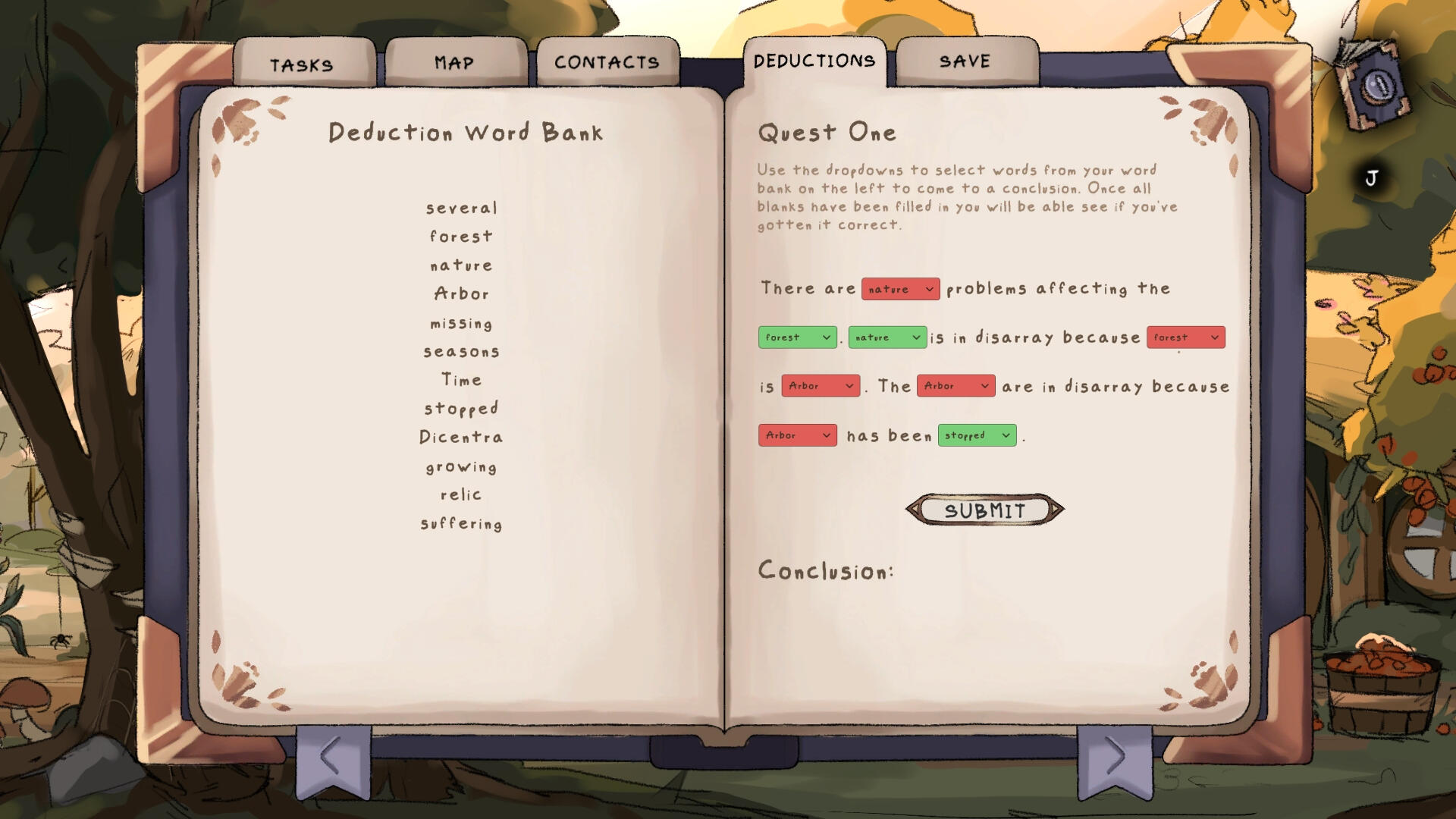Open the green 'forest' dropdown
Screen dimensions: 1456x819
(x=797, y=337)
